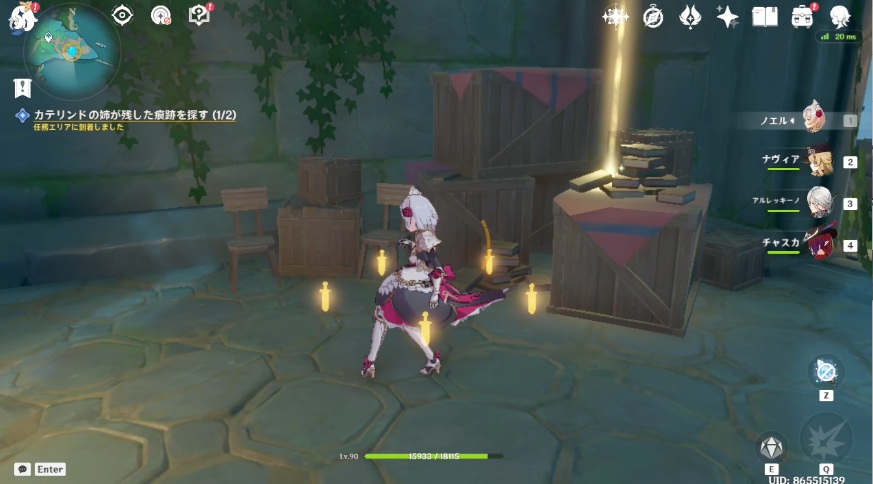Viewport: 873px width, 484px height.
Task: Open the character profile head icon
Action: (x=840, y=16)
